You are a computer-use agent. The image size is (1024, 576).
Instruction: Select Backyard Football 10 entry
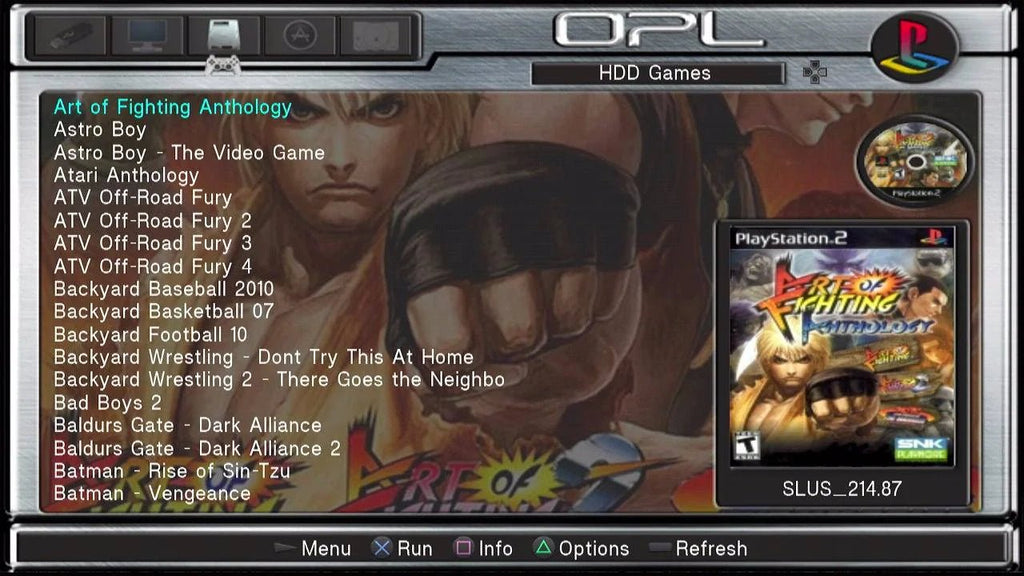[150, 334]
